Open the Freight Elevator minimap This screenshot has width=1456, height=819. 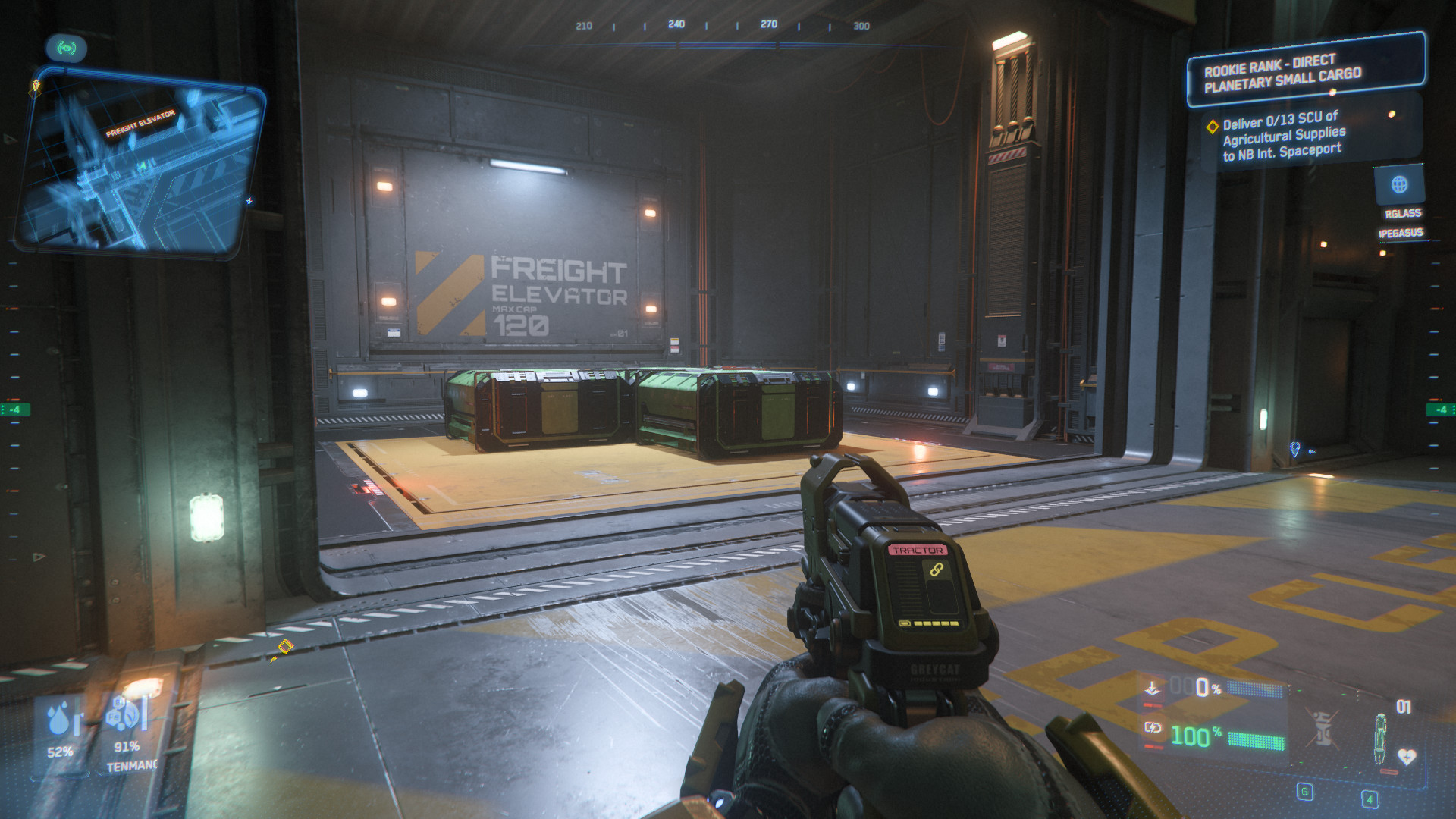pyautogui.click(x=140, y=163)
